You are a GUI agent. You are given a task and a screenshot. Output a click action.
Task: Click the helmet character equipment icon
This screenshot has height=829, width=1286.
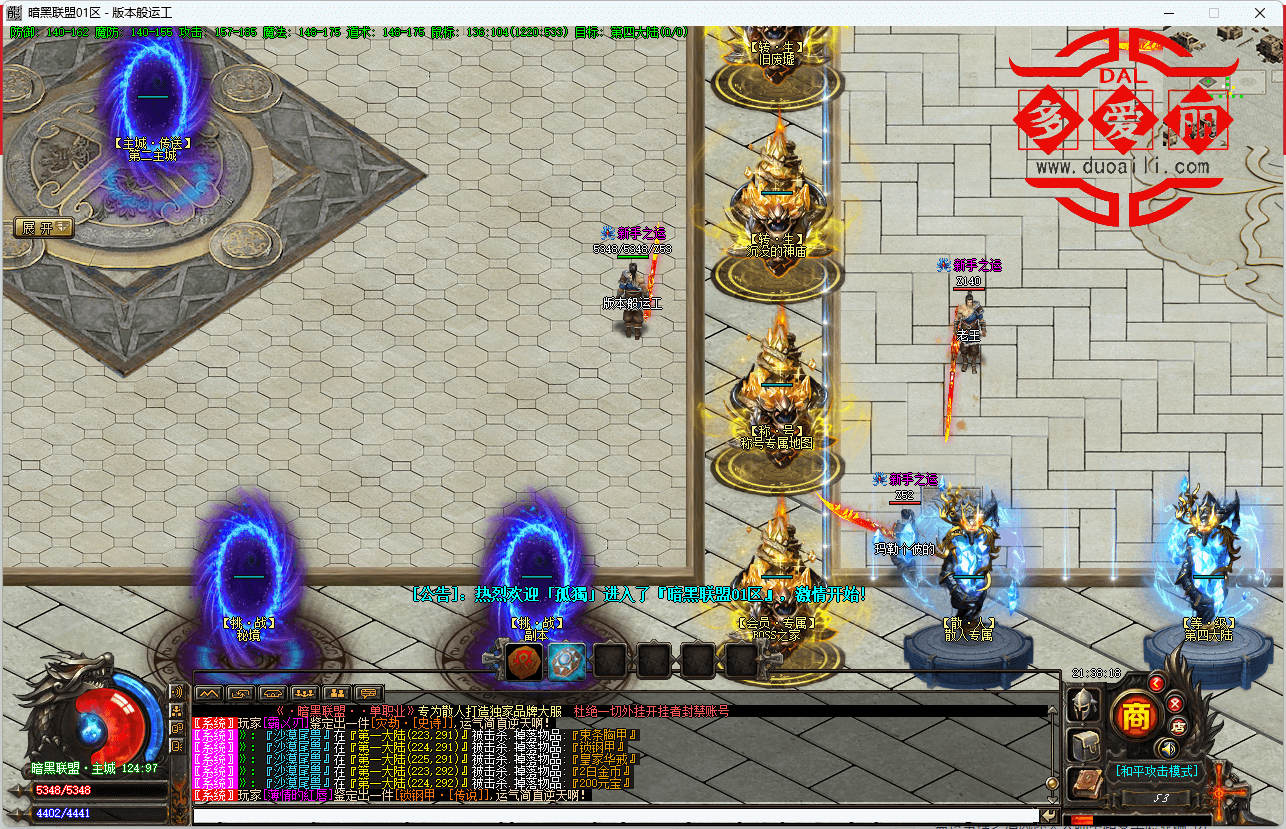coord(1084,705)
